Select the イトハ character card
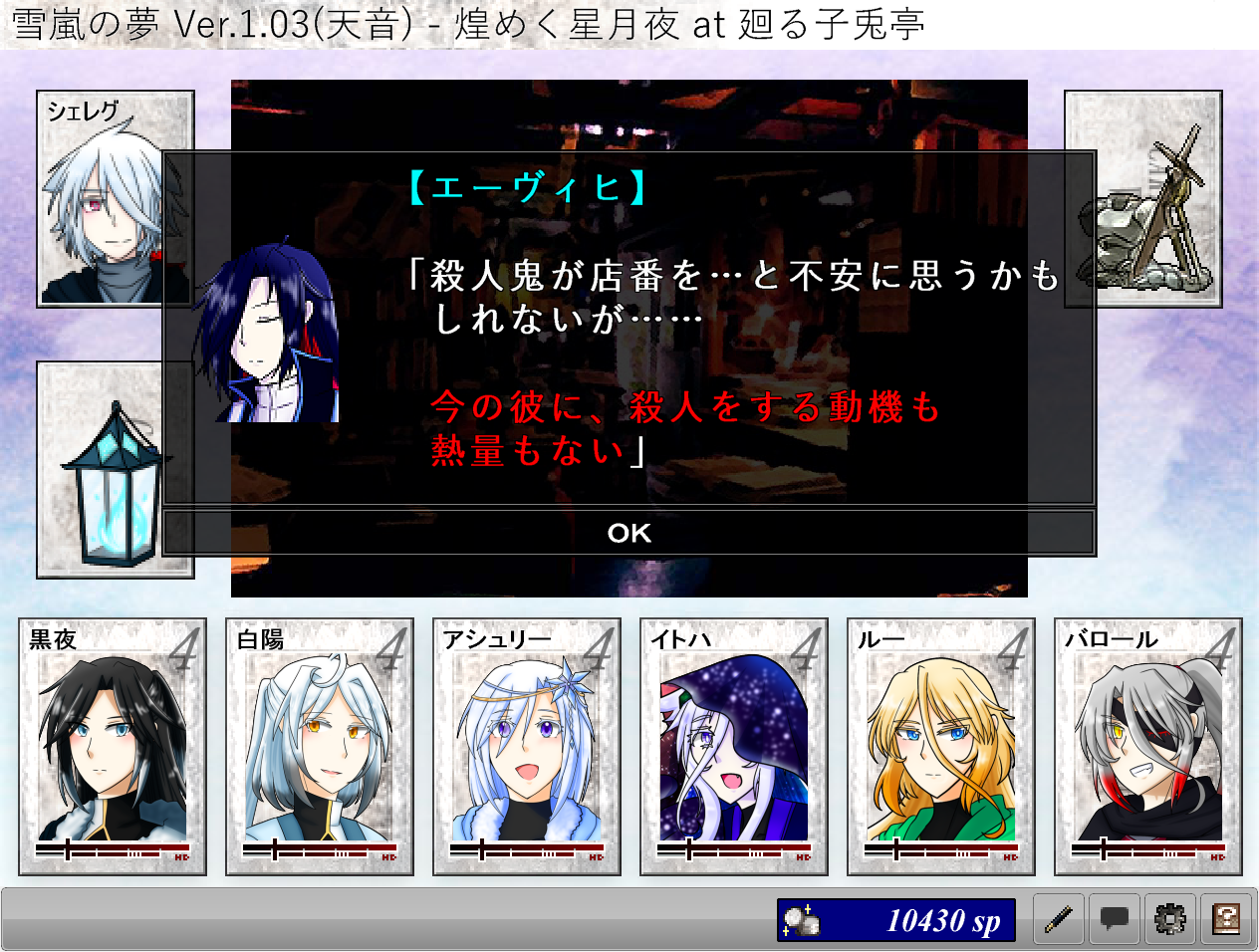Viewport: 1259px width, 952px height. click(734, 746)
